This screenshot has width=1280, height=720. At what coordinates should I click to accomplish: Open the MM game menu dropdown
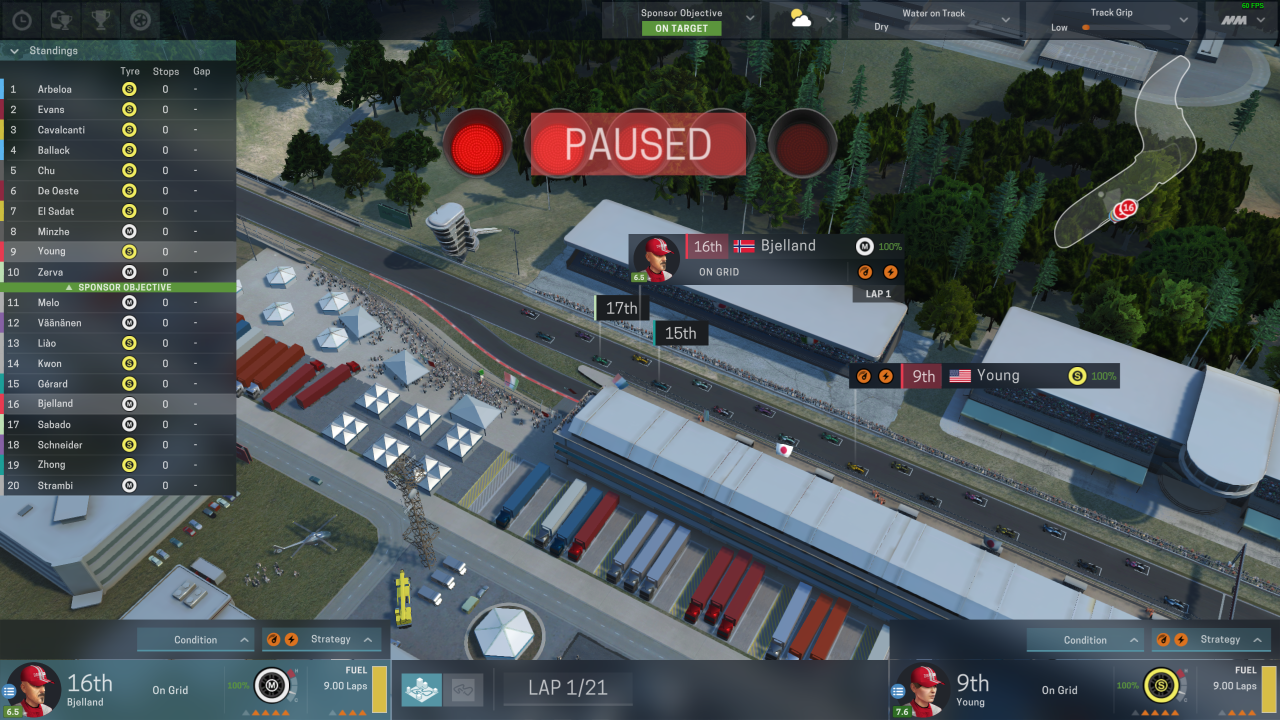[1266, 20]
